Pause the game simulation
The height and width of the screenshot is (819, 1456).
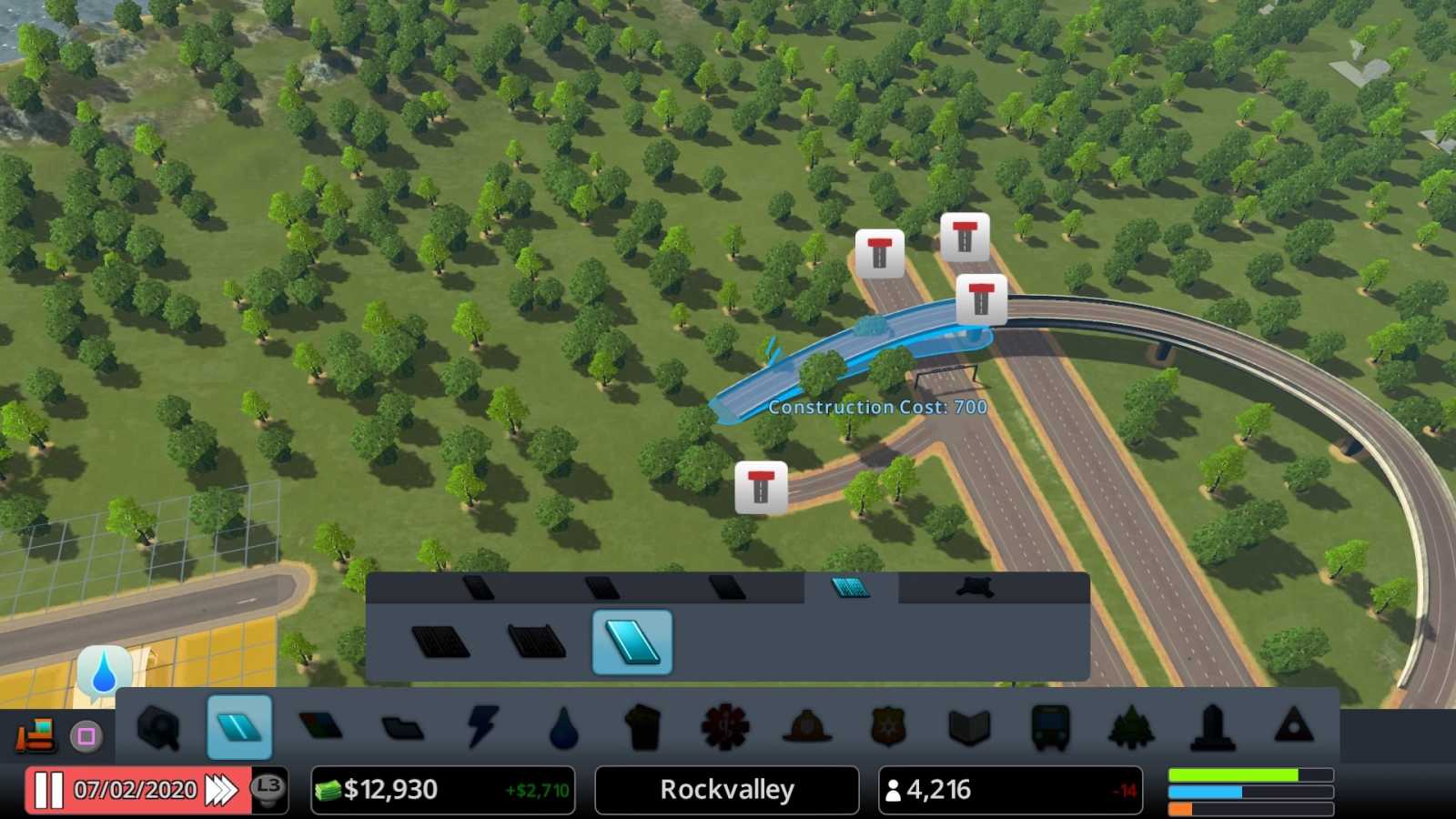[50, 788]
